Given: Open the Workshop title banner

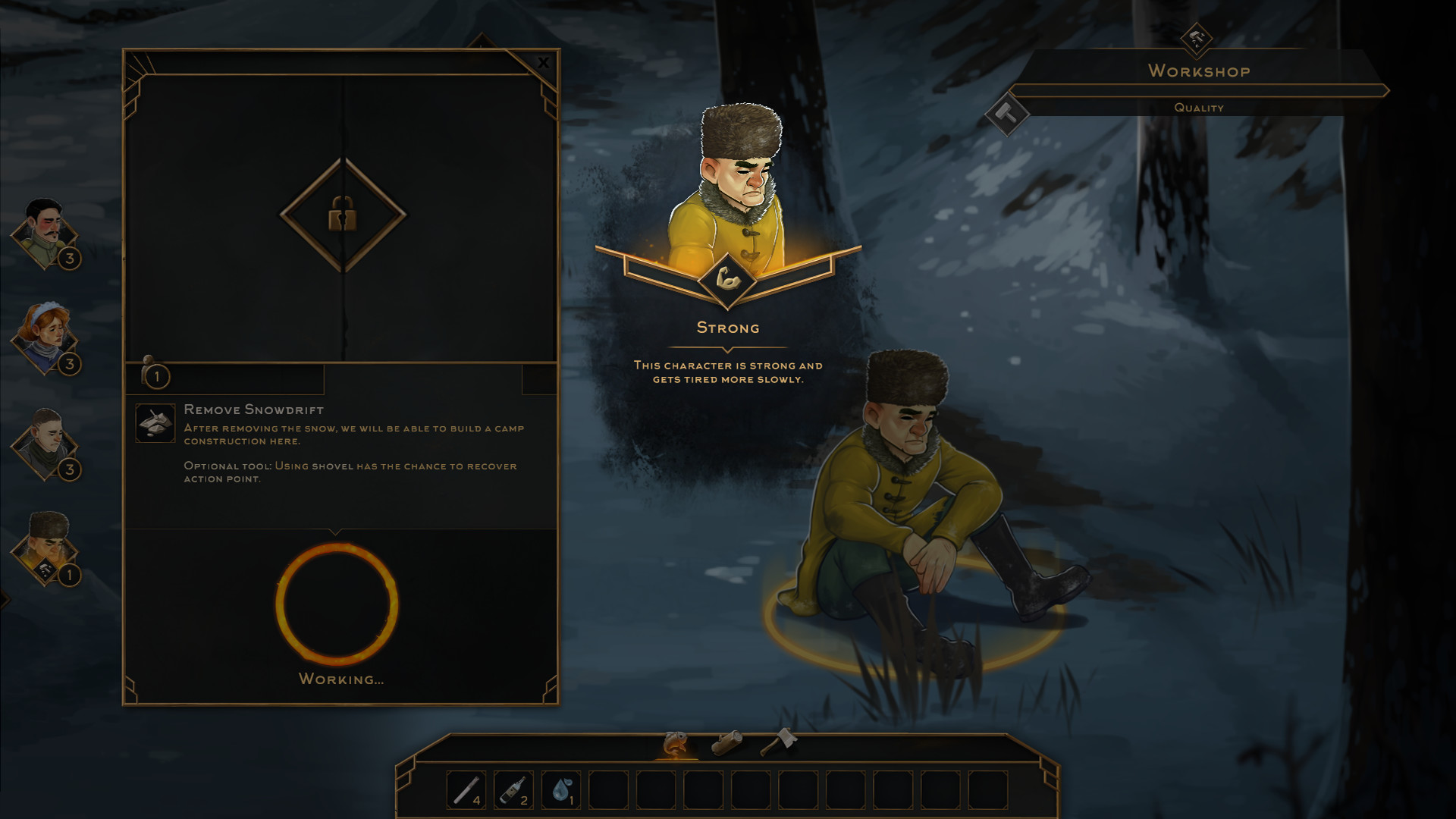Looking at the screenshot, I should point(1198,72).
